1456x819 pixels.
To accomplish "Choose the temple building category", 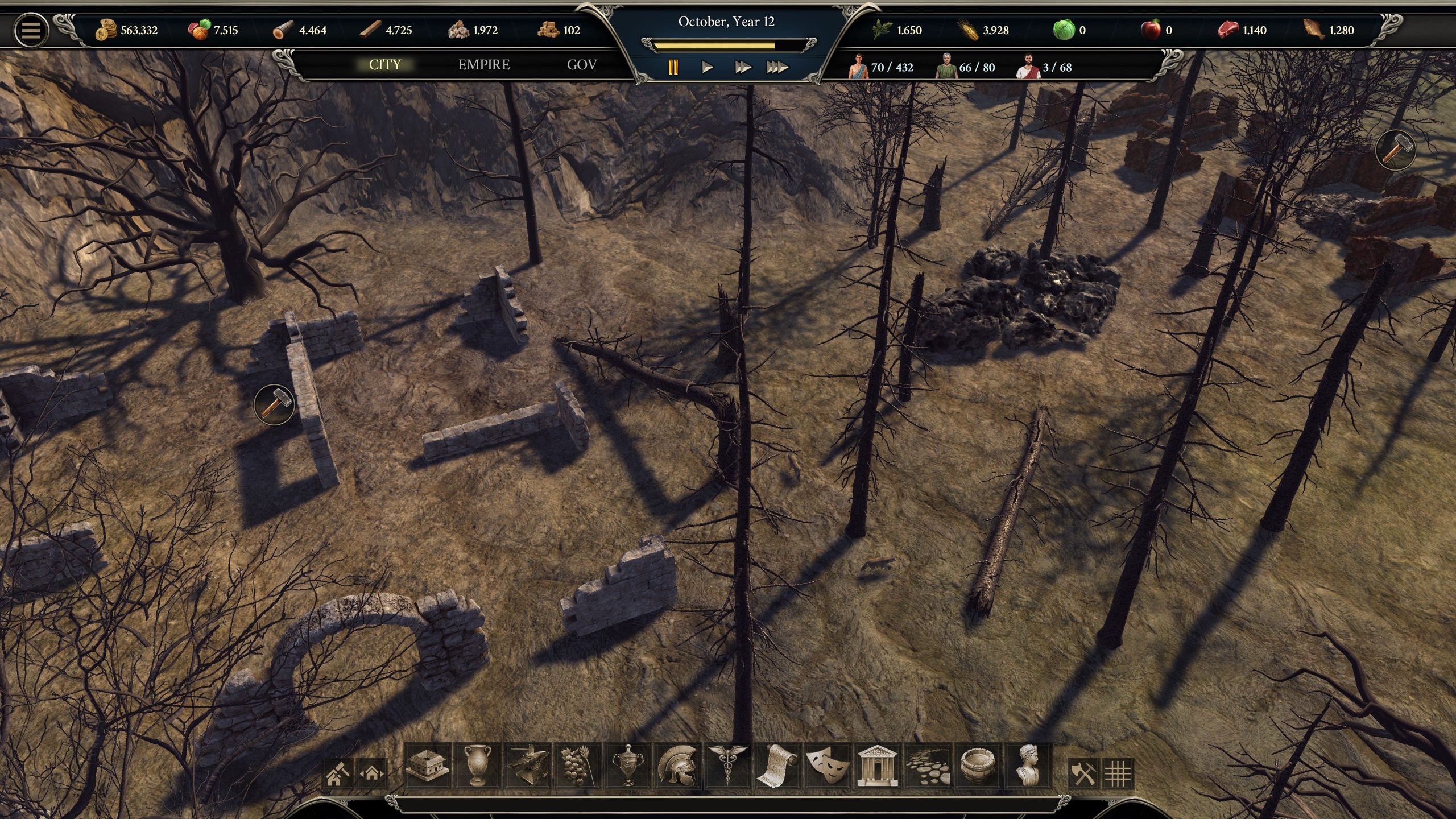I will click(877, 766).
